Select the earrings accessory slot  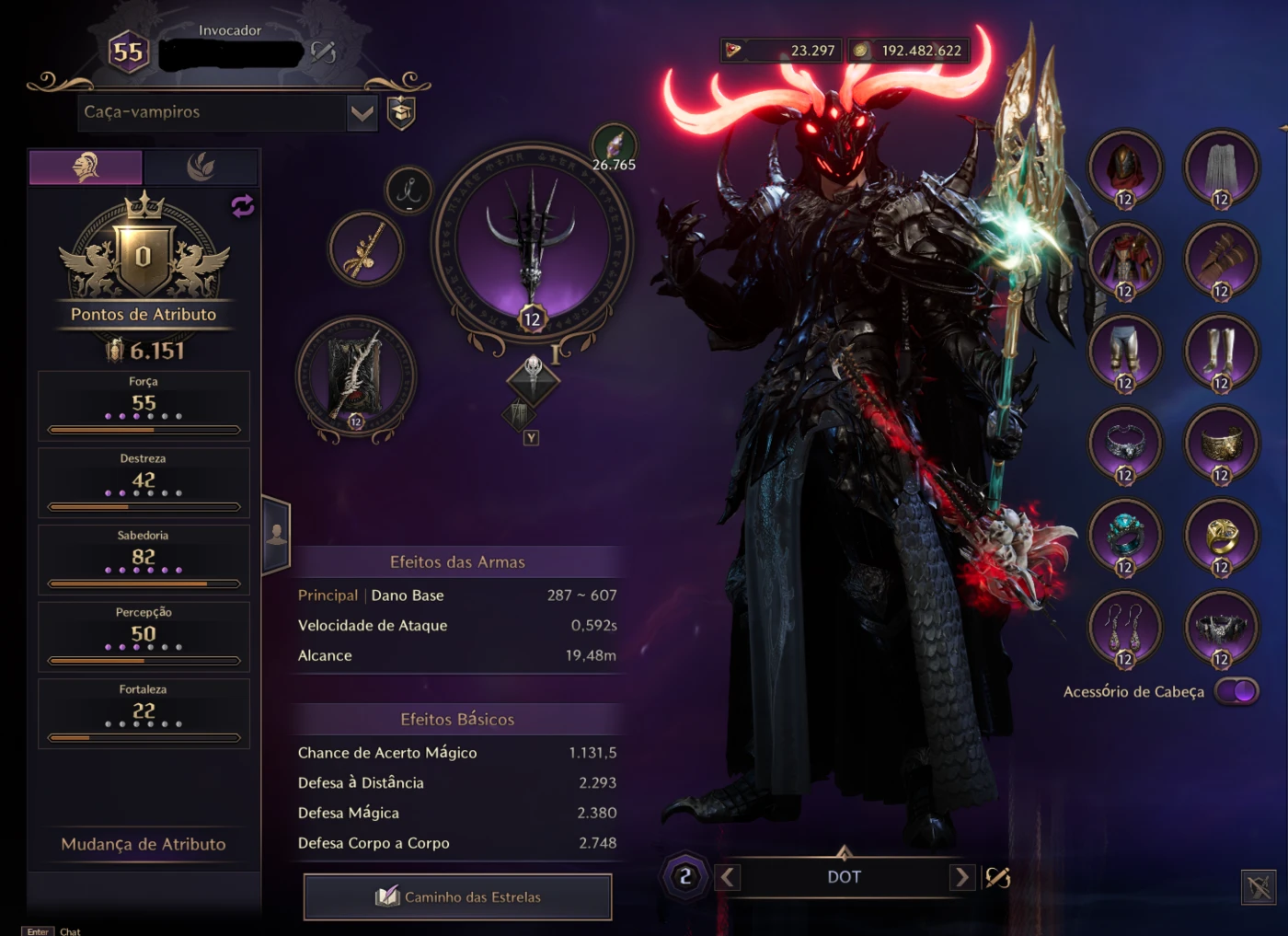coord(1124,628)
